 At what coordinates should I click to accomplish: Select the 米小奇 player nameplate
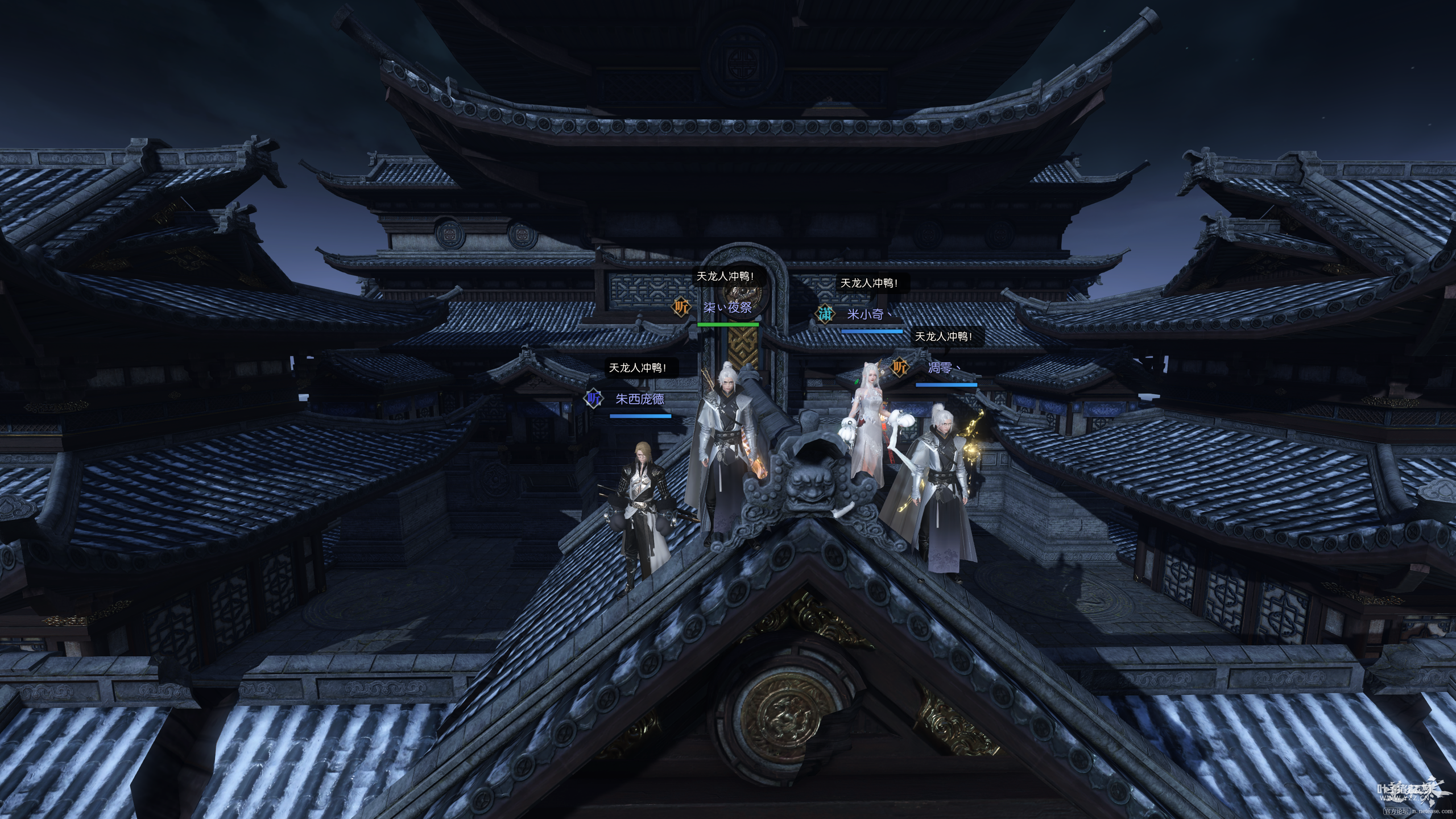[x=865, y=314]
